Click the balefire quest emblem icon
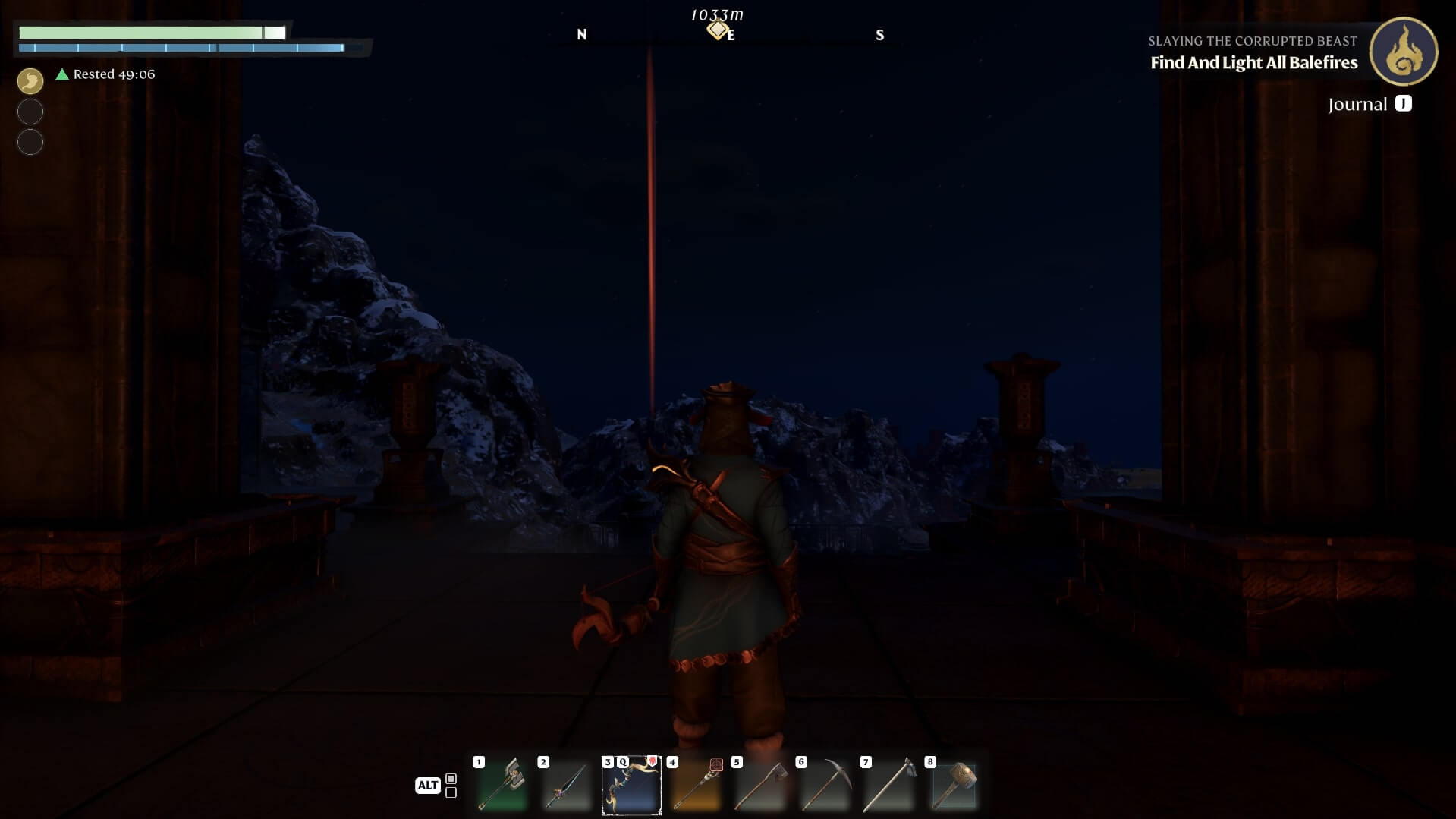 pos(1403,52)
